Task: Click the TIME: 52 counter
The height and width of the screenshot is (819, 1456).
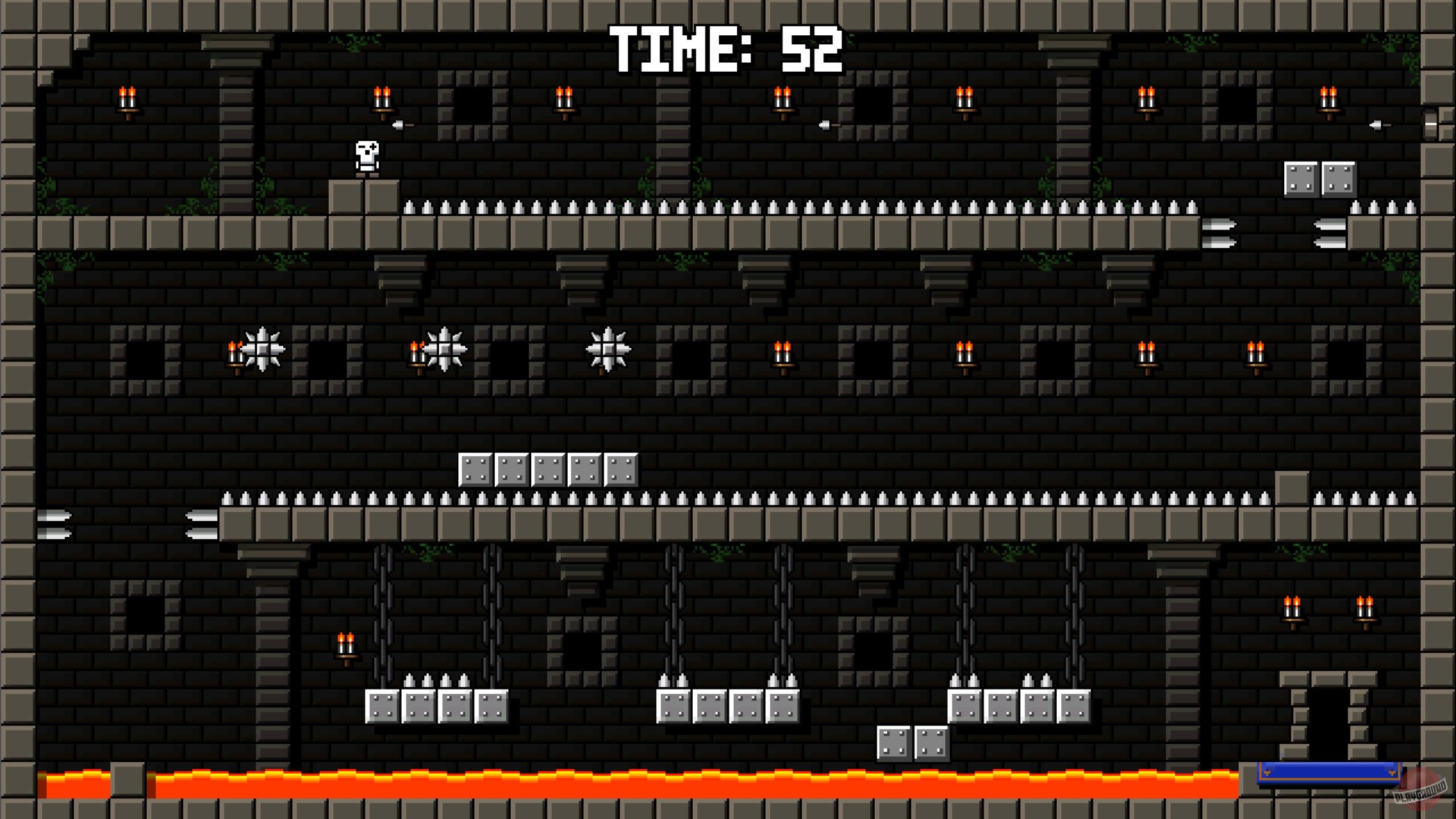Action: (x=726, y=49)
